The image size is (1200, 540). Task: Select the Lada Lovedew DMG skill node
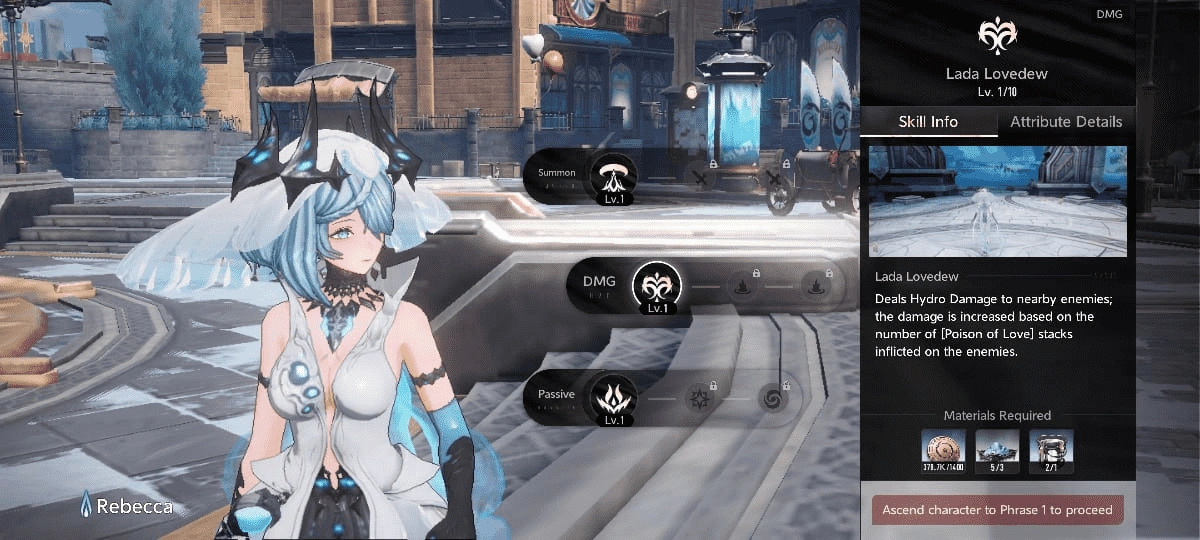pyautogui.click(x=655, y=285)
